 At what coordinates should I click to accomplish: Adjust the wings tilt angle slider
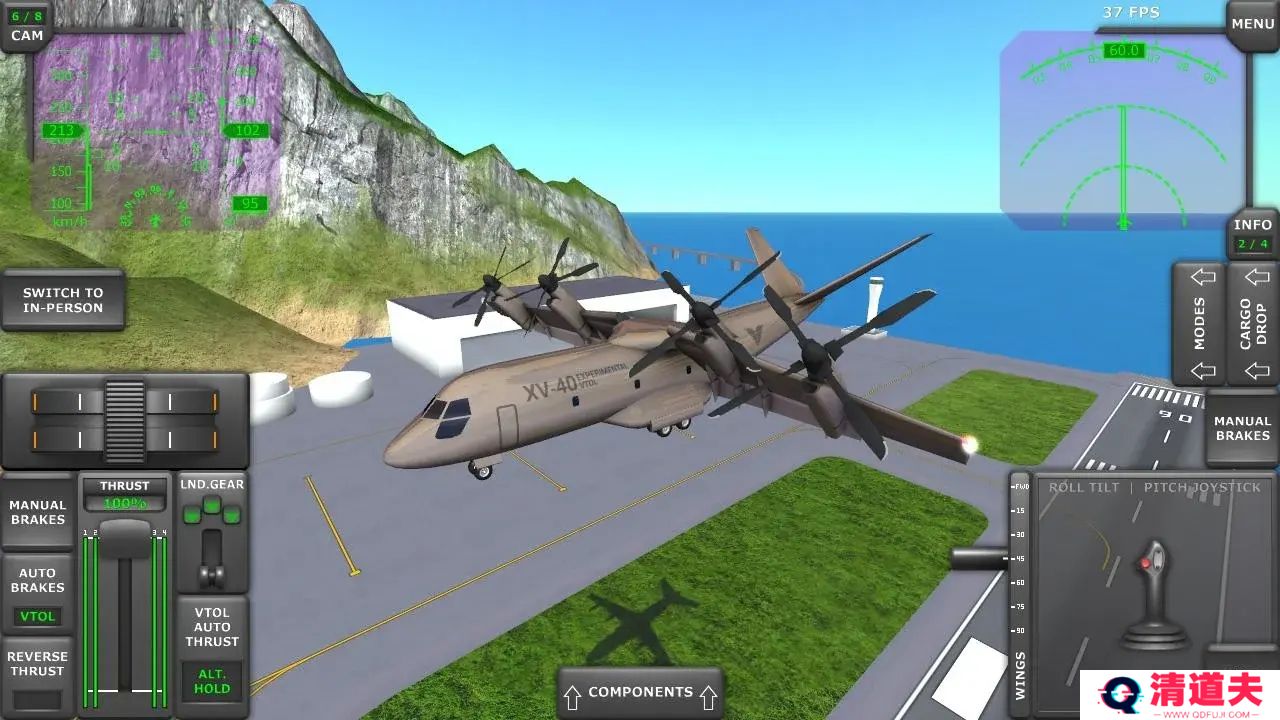pos(1019,590)
